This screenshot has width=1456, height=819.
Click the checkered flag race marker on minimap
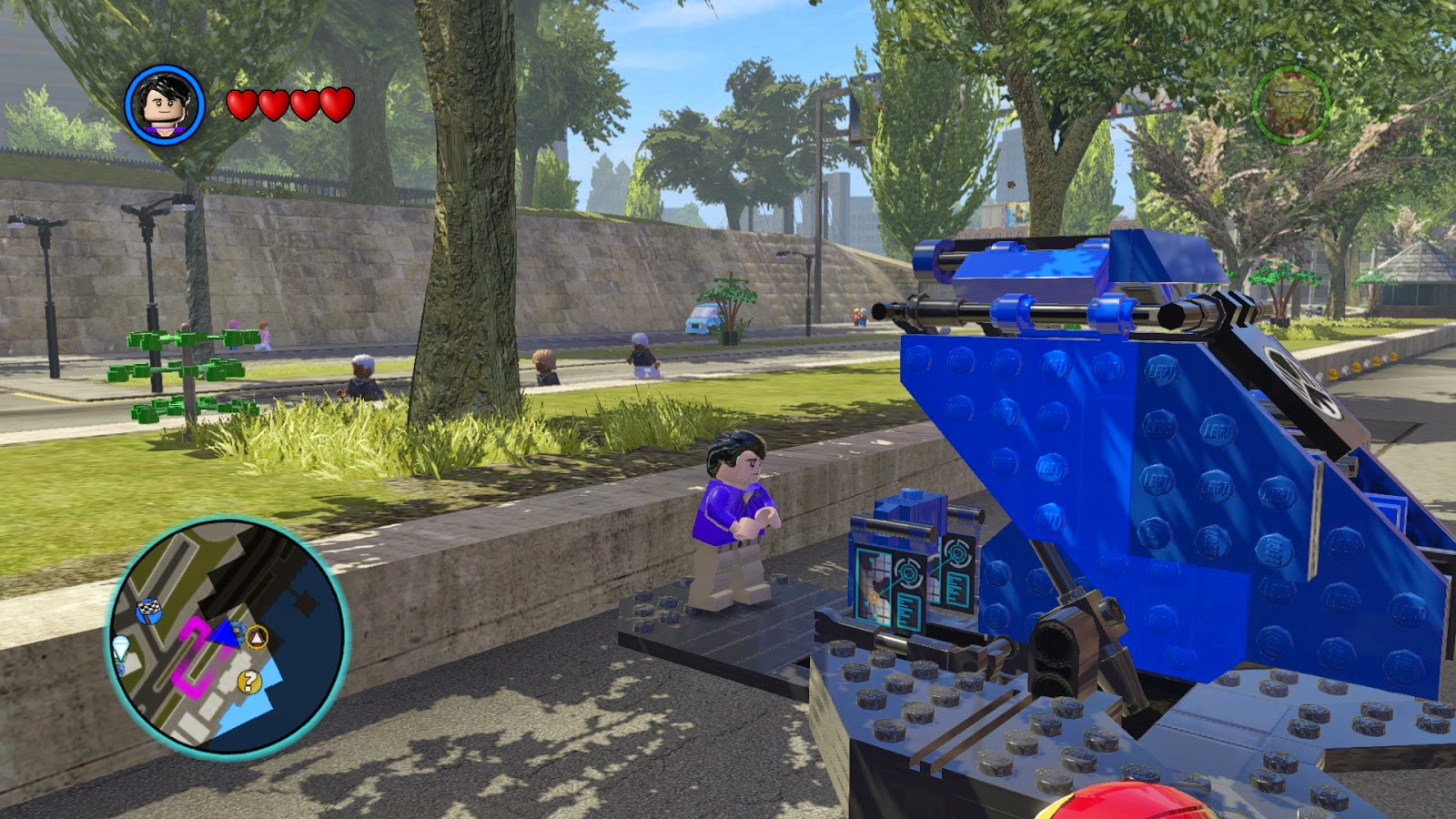click(x=148, y=611)
